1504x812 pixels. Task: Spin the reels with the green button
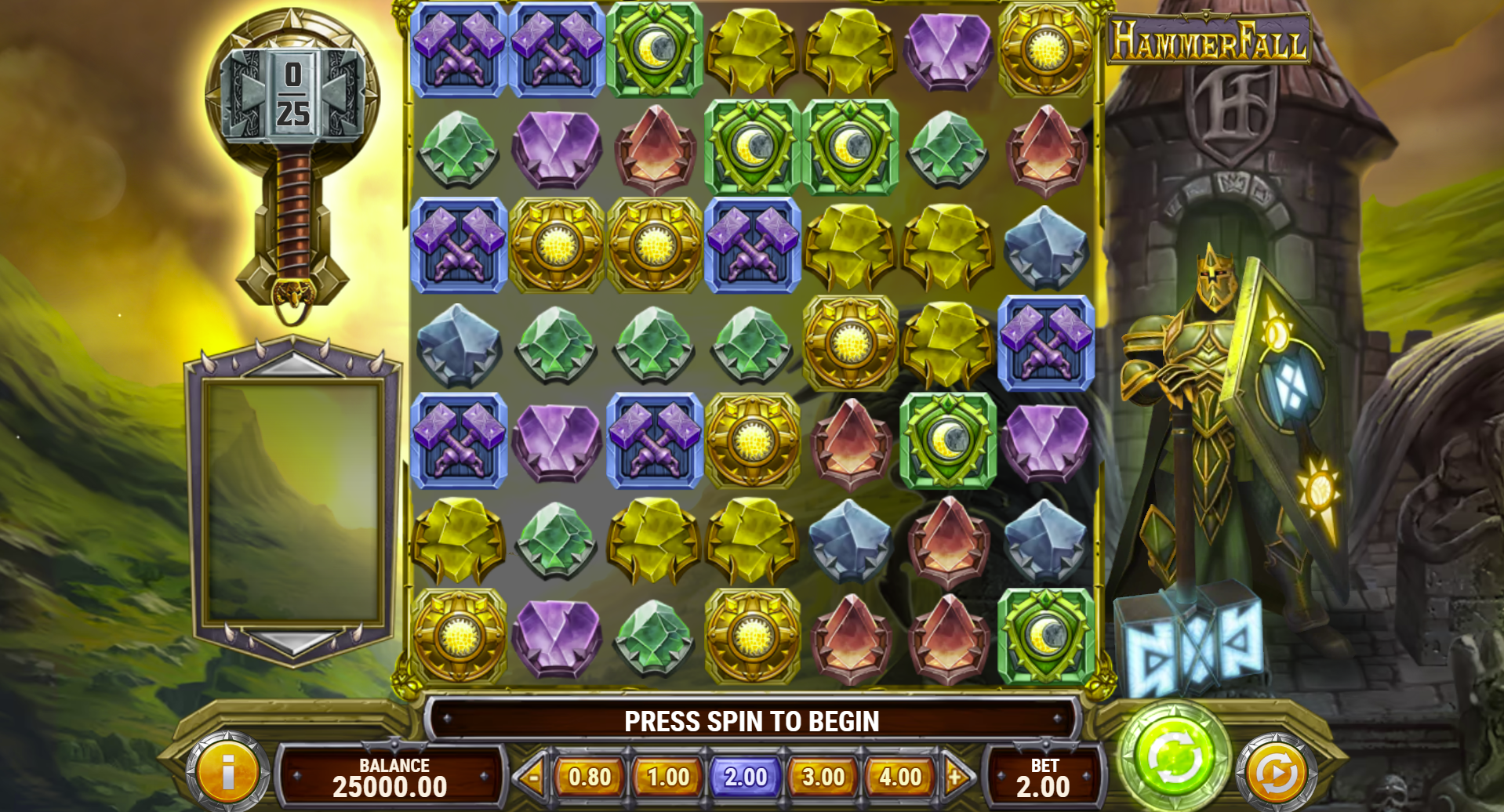tap(1174, 756)
